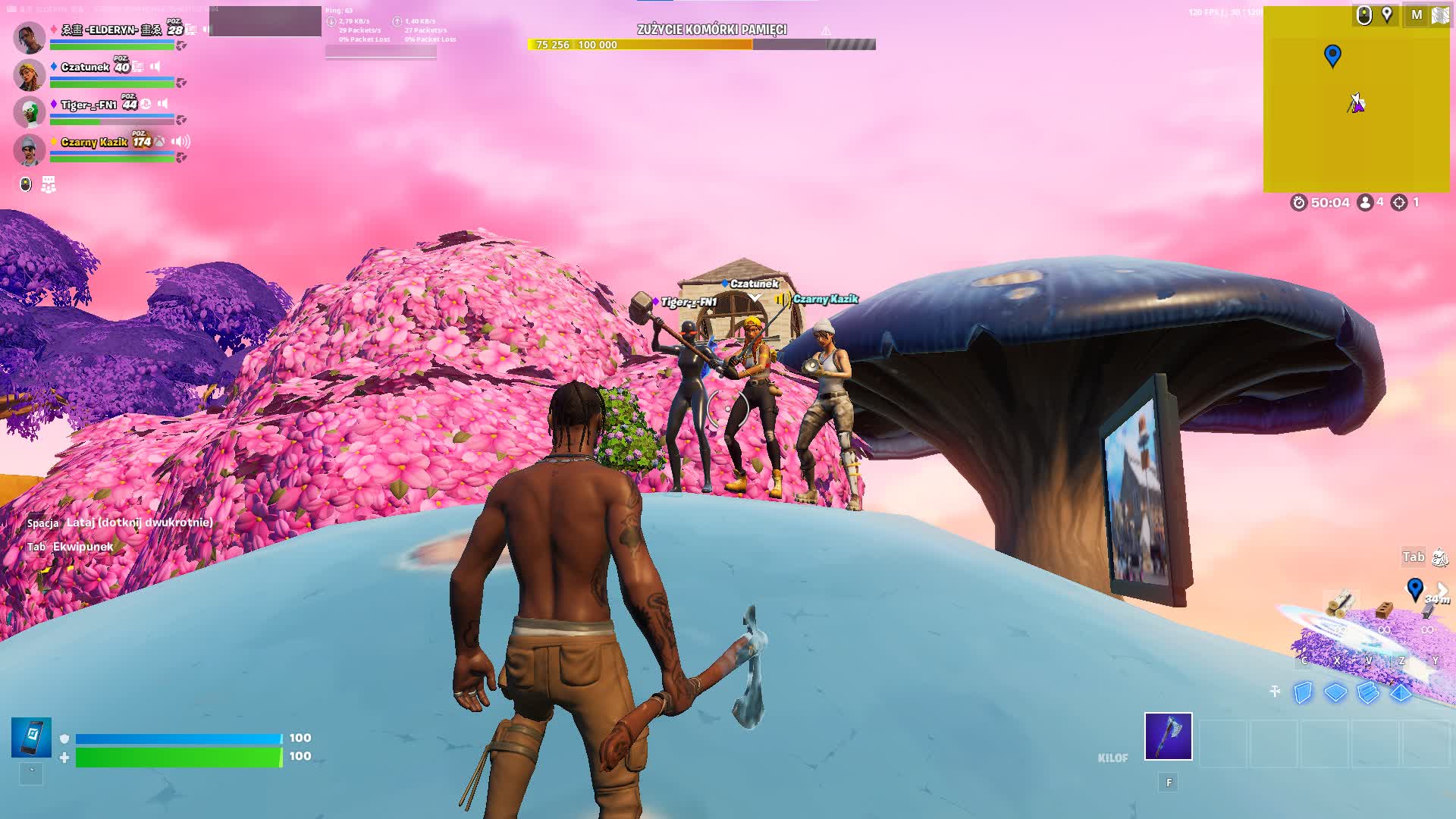Select the wall build piece icon
Image resolution: width=1456 pixels, height=819 pixels.
click(x=1302, y=693)
